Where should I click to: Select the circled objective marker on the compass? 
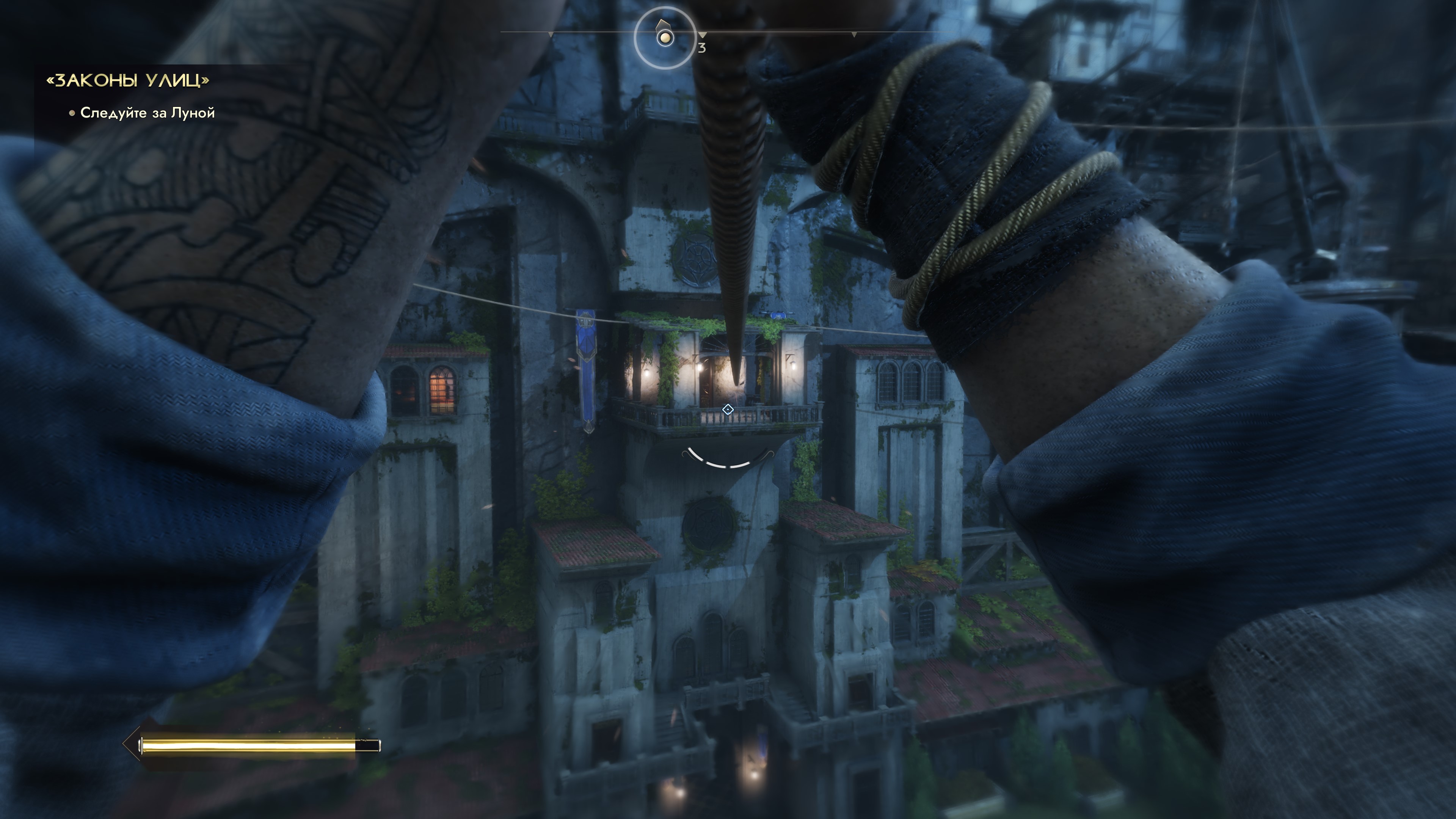click(x=665, y=38)
